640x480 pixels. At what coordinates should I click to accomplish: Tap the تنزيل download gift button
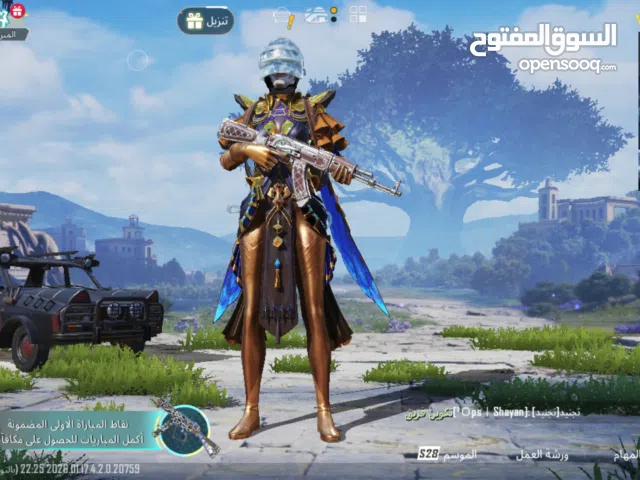pos(206,21)
